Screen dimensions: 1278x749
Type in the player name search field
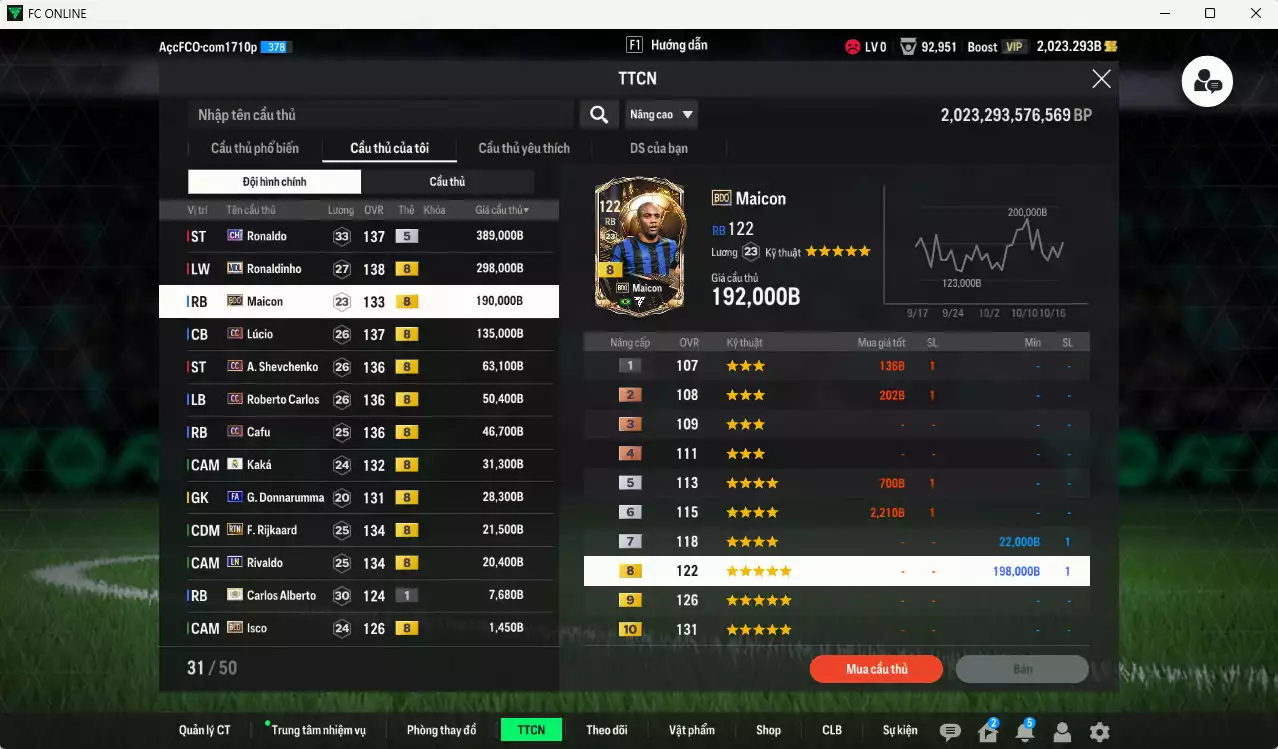(x=380, y=115)
